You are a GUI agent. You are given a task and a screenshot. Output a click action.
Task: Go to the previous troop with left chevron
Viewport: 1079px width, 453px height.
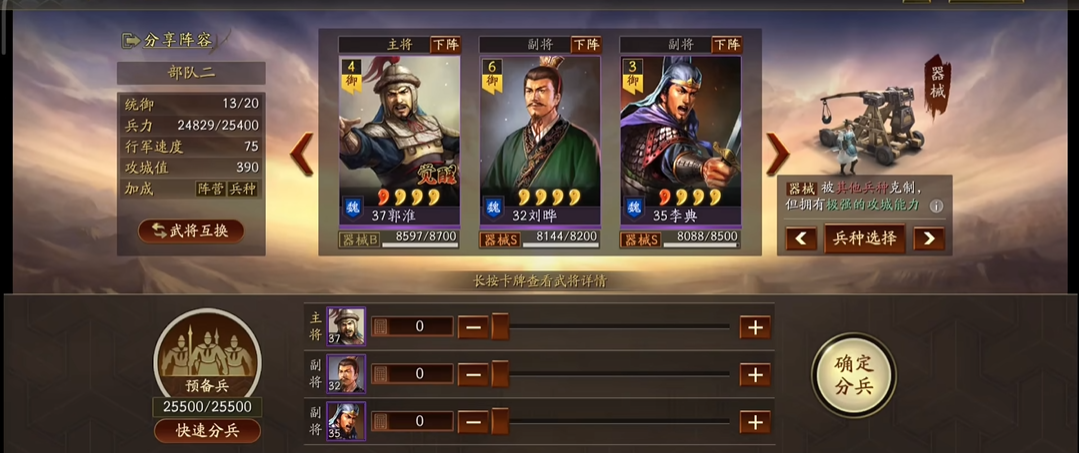coord(302,154)
